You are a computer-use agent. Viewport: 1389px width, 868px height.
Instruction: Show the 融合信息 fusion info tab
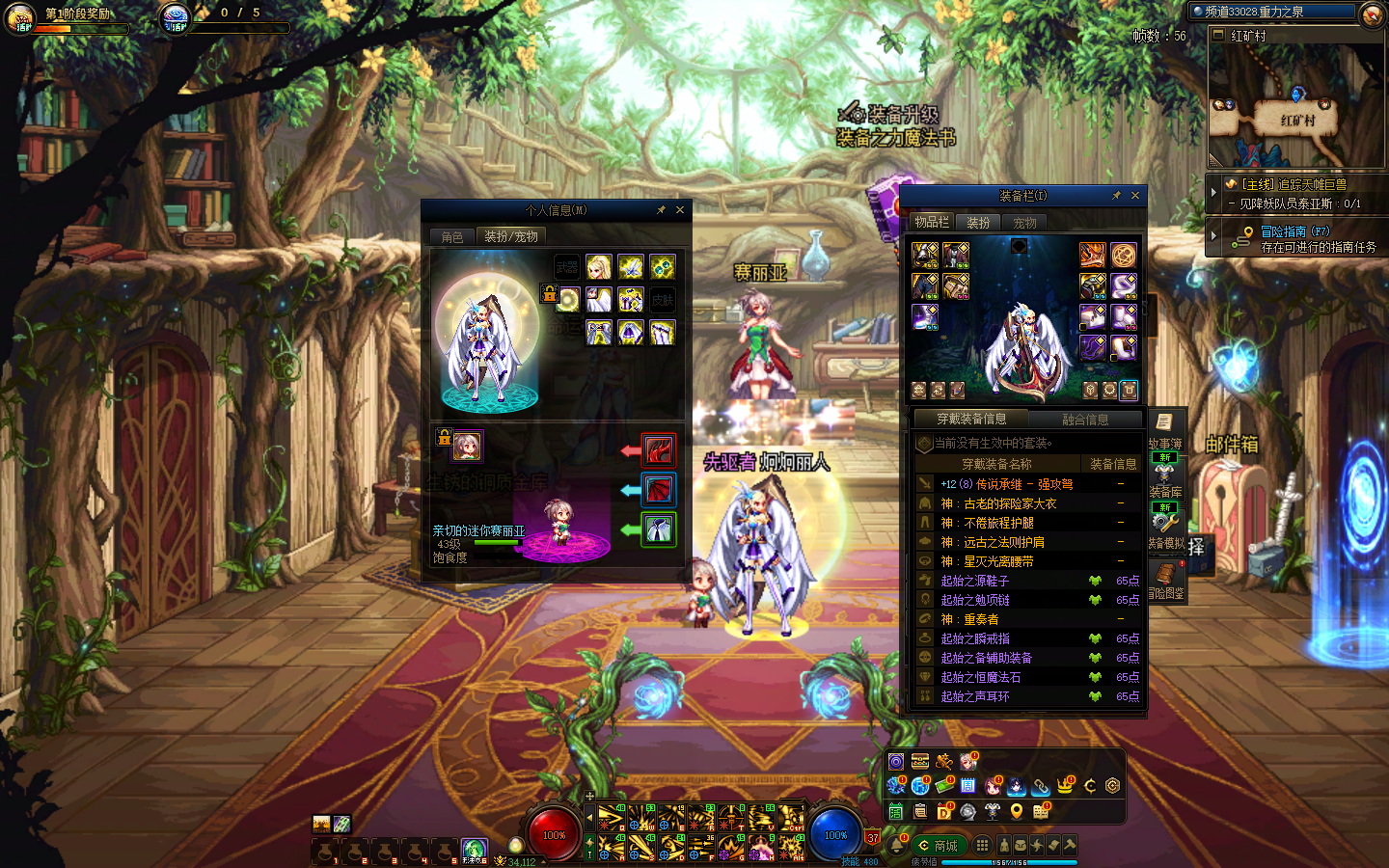coord(1085,420)
